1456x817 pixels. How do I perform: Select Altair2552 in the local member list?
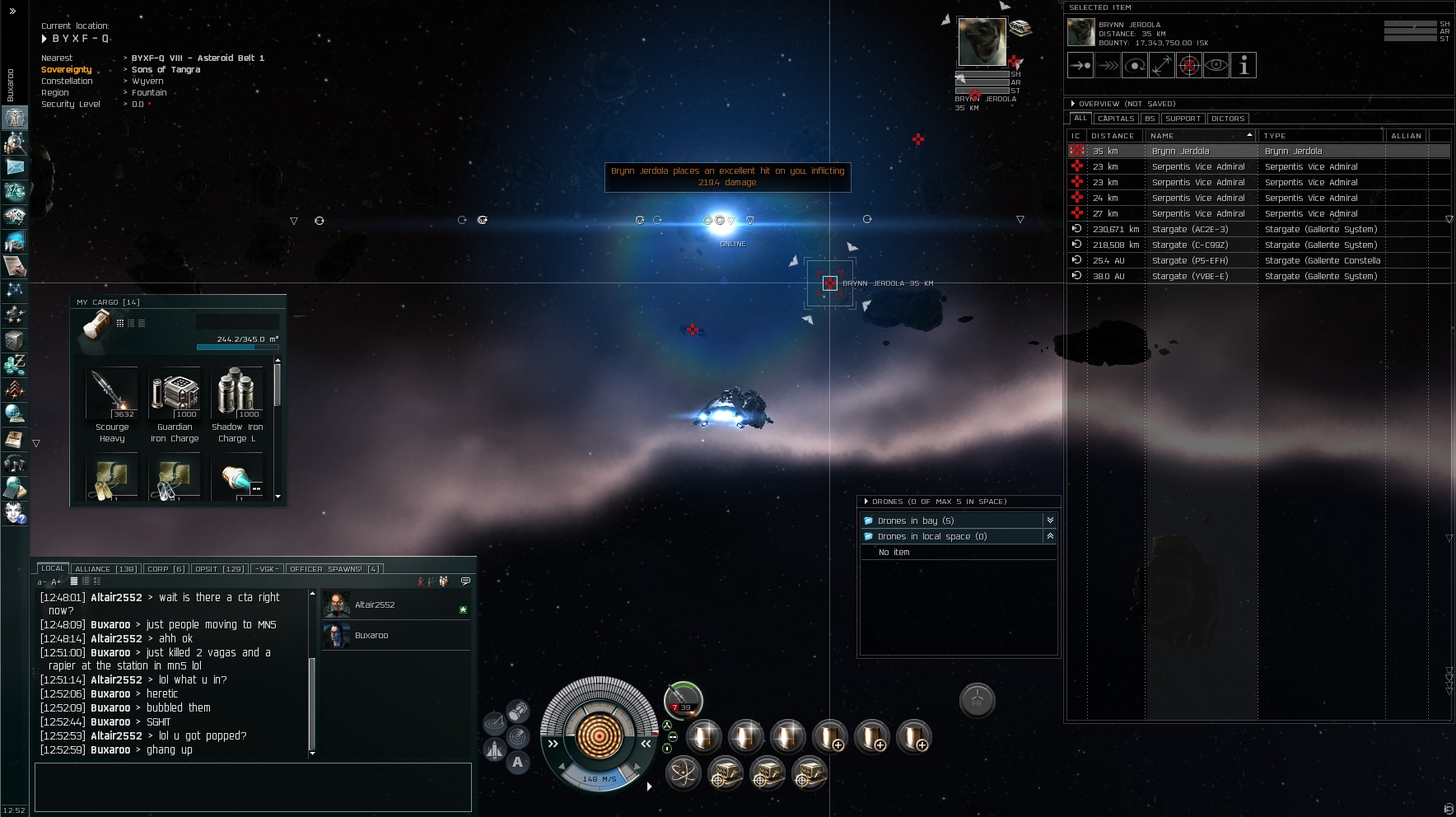(375, 605)
